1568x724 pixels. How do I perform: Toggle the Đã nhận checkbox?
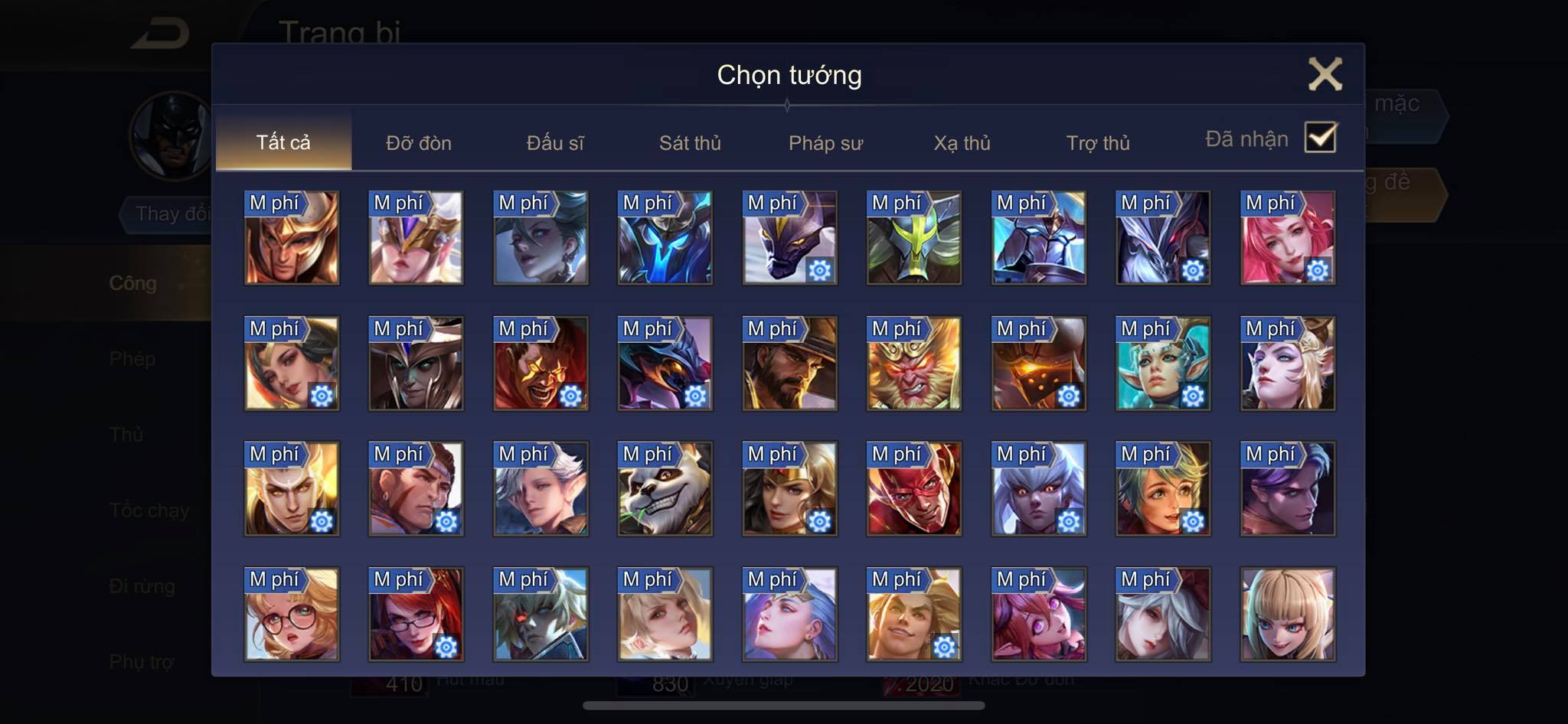tap(1320, 139)
